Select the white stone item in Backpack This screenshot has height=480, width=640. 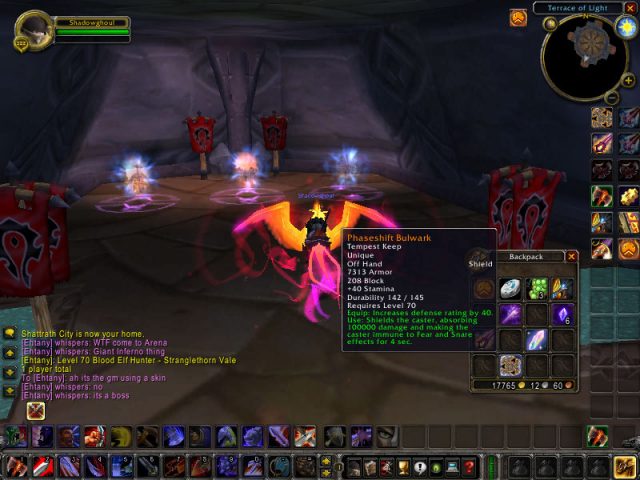pyautogui.click(x=510, y=289)
